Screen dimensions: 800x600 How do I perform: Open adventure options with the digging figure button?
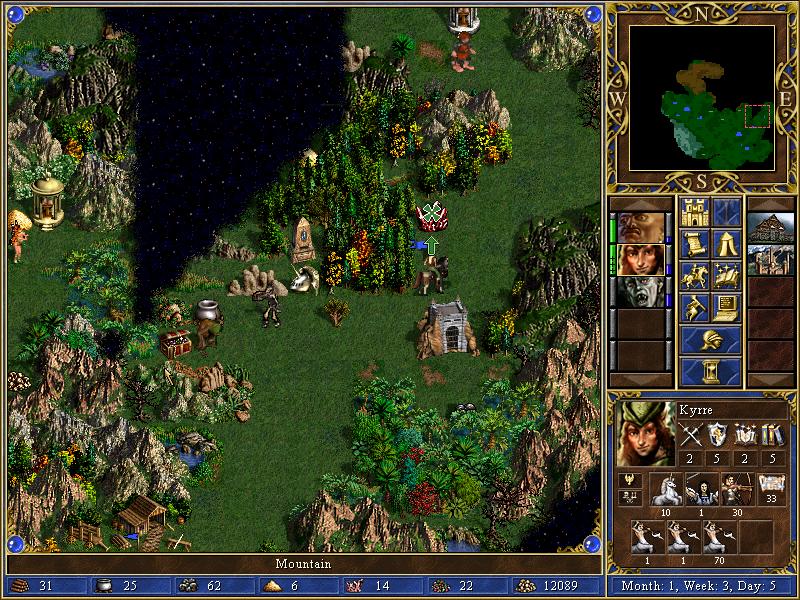[694, 307]
